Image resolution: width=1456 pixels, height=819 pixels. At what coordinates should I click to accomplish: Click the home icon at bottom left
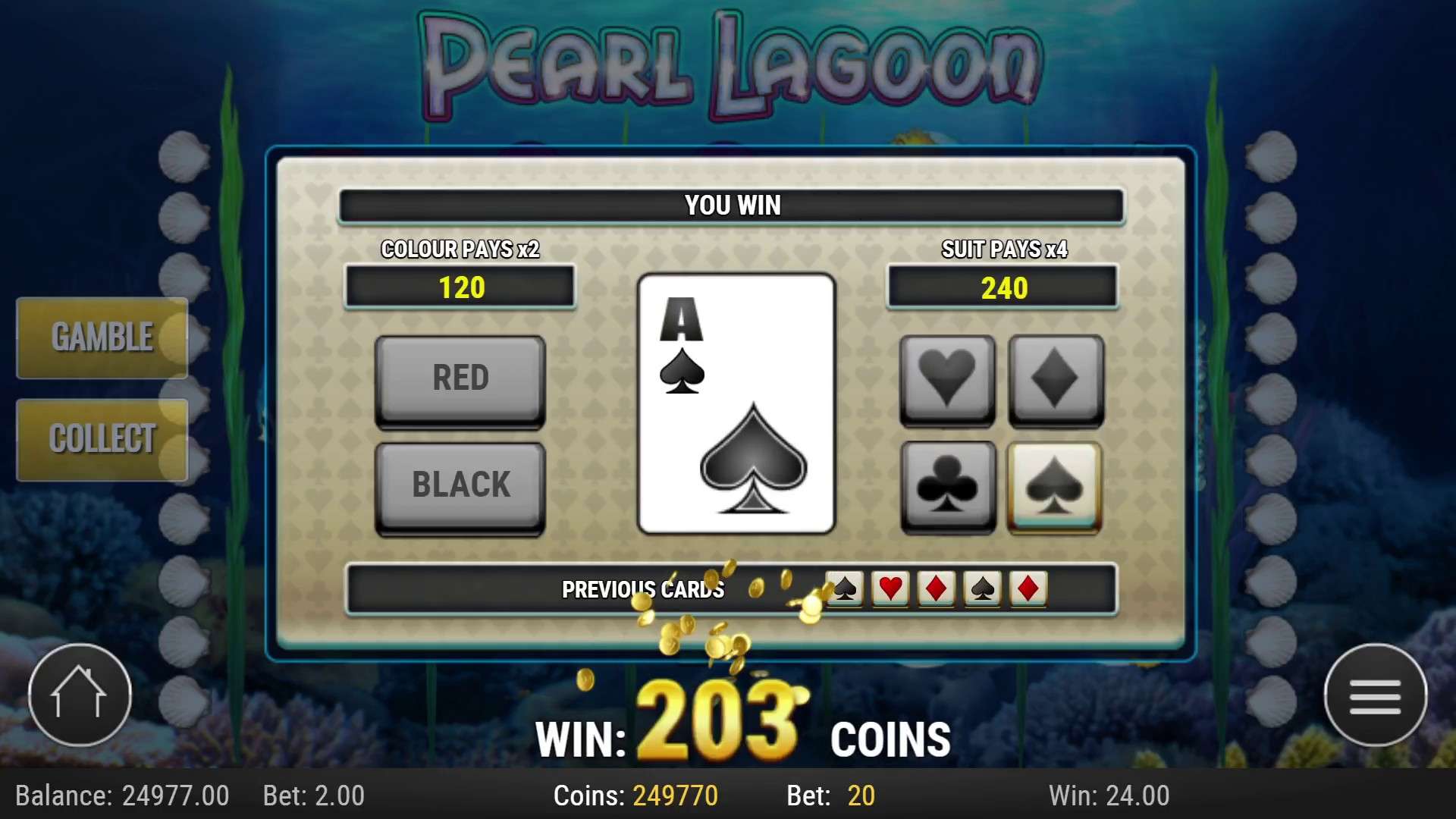pos(79,694)
